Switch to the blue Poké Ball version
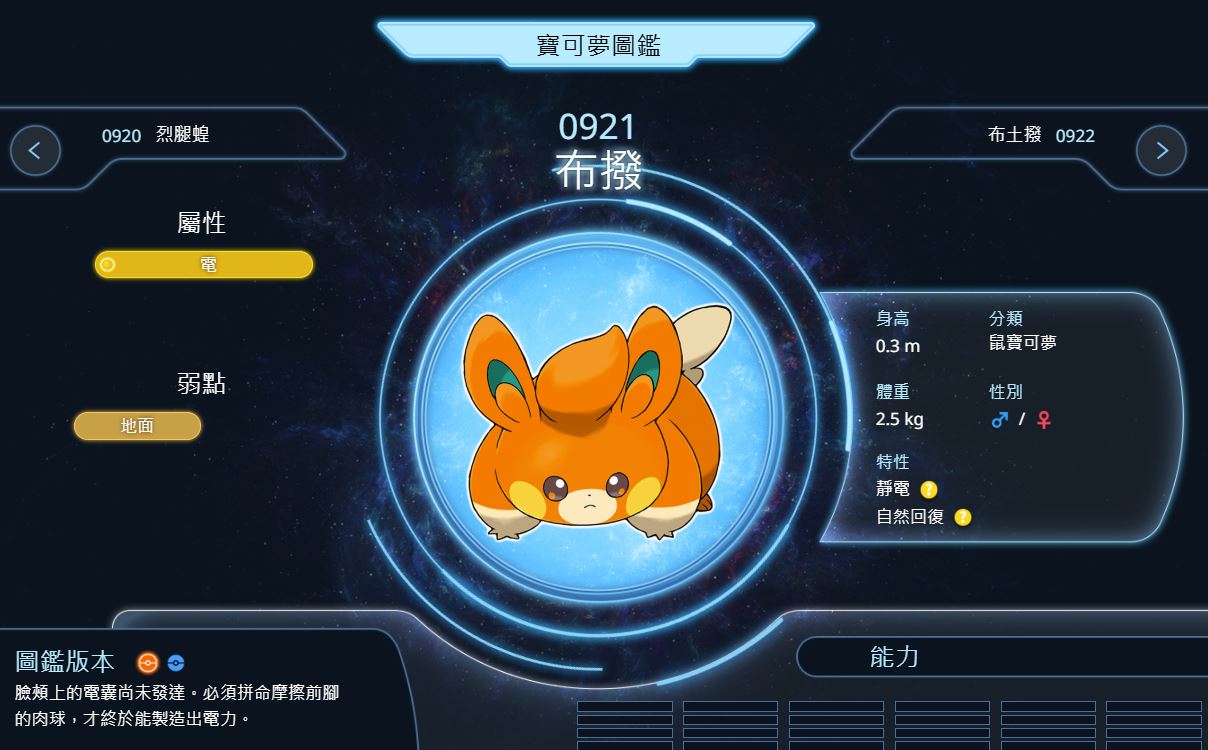 pyautogui.click(x=176, y=662)
